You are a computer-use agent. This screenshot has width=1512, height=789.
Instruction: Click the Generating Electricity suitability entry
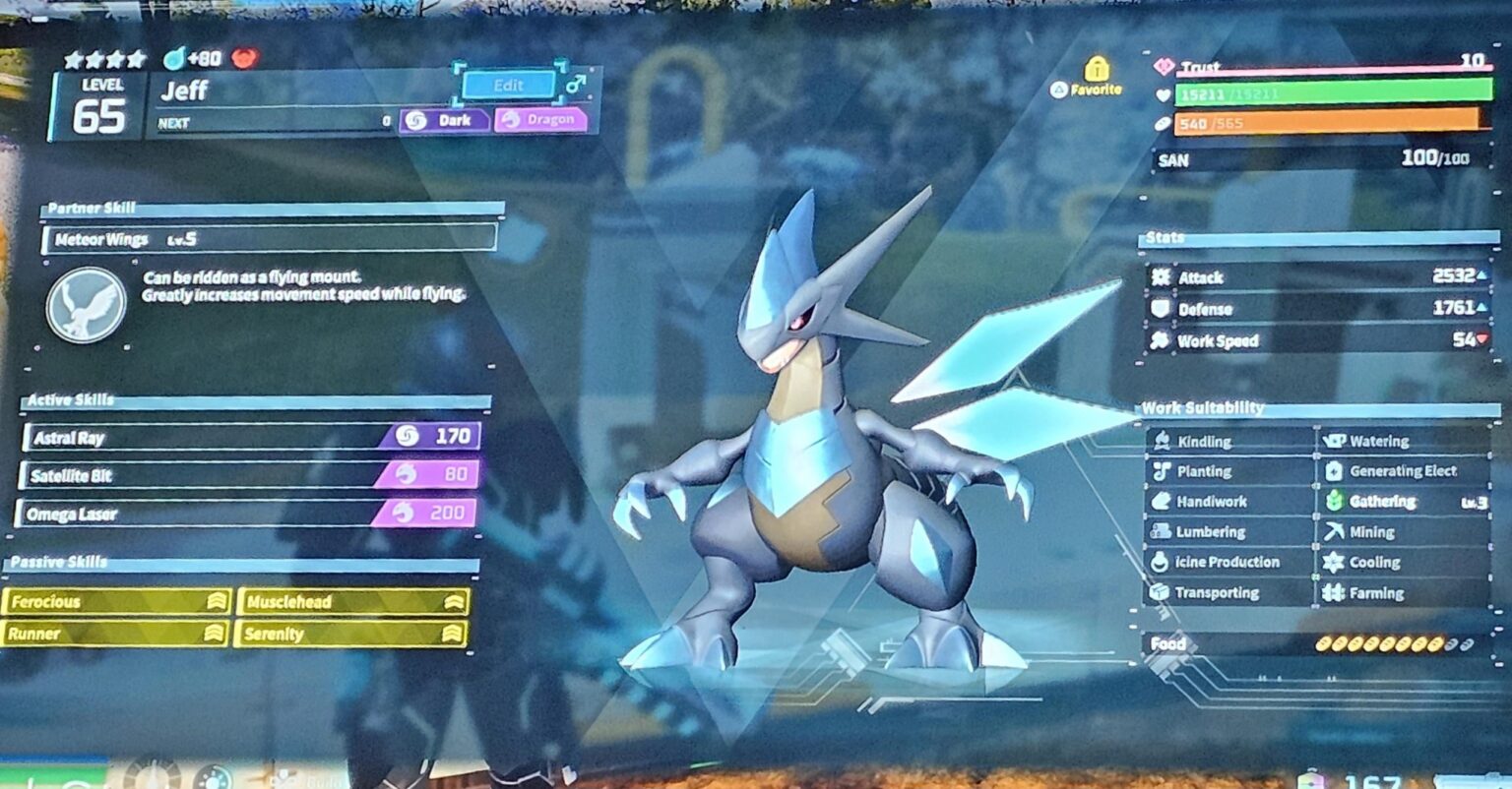coord(1403,471)
